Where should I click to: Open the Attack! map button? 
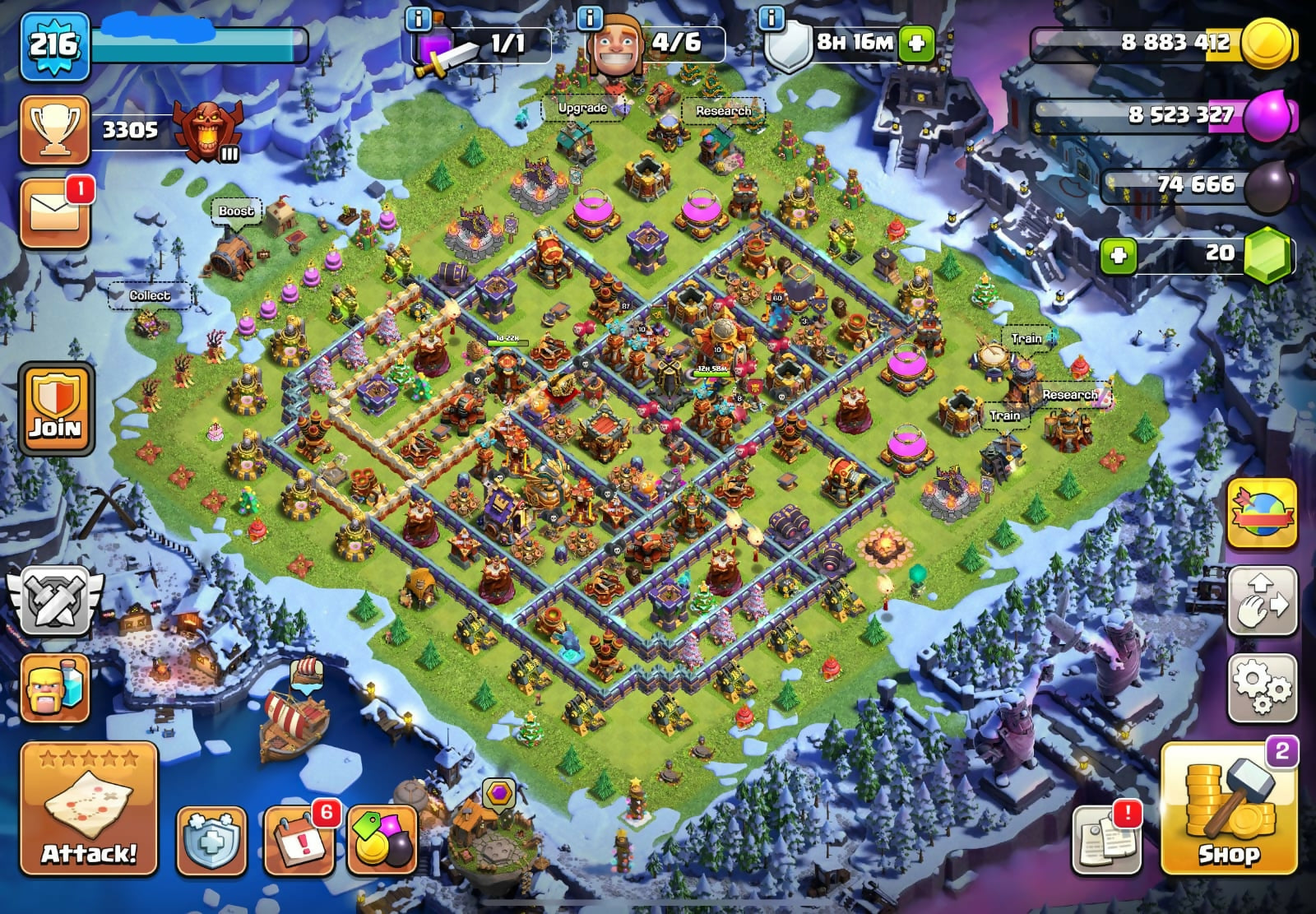[89, 808]
